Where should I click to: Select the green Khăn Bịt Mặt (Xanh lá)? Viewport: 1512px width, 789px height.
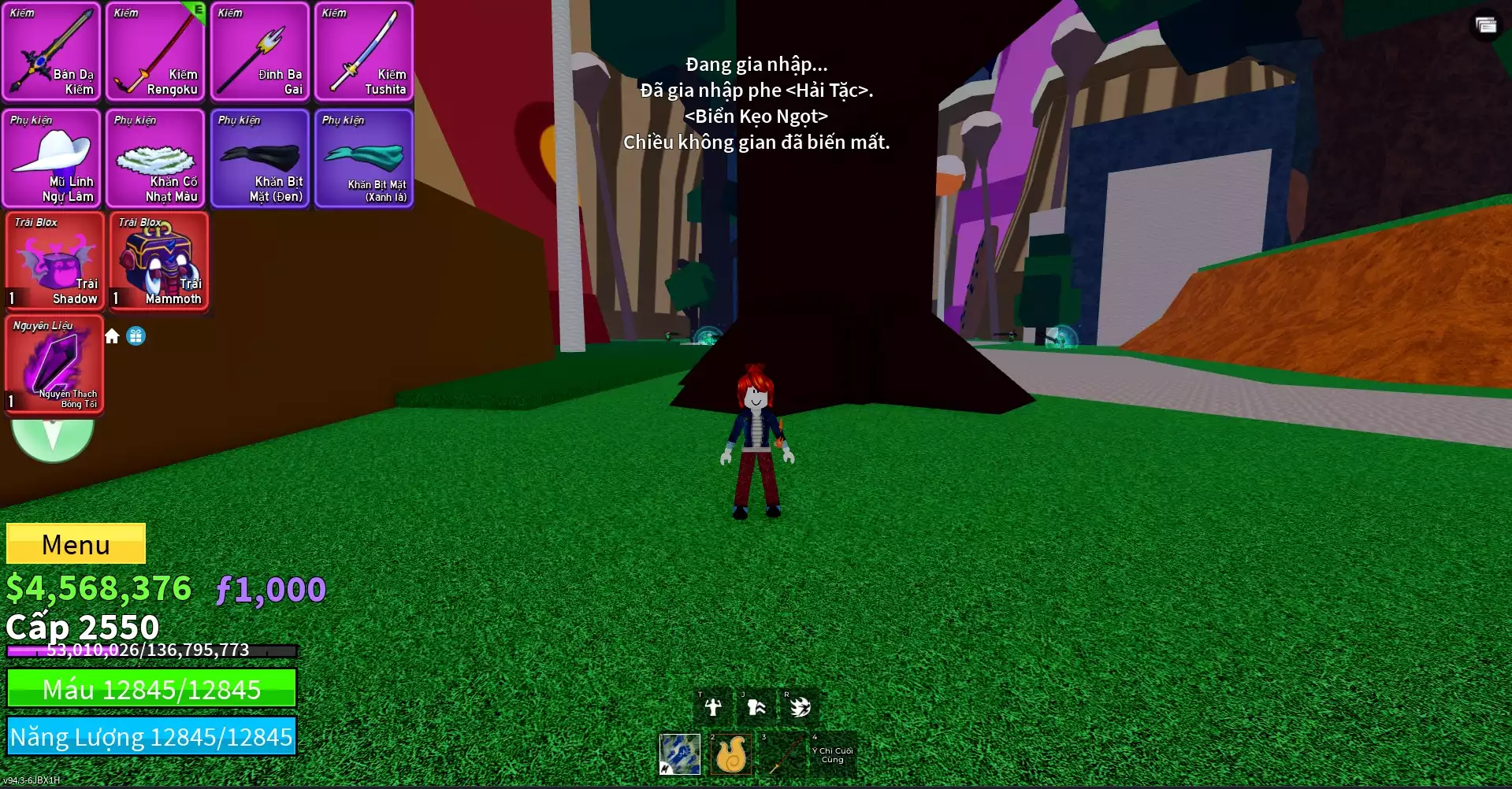[364, 158]
